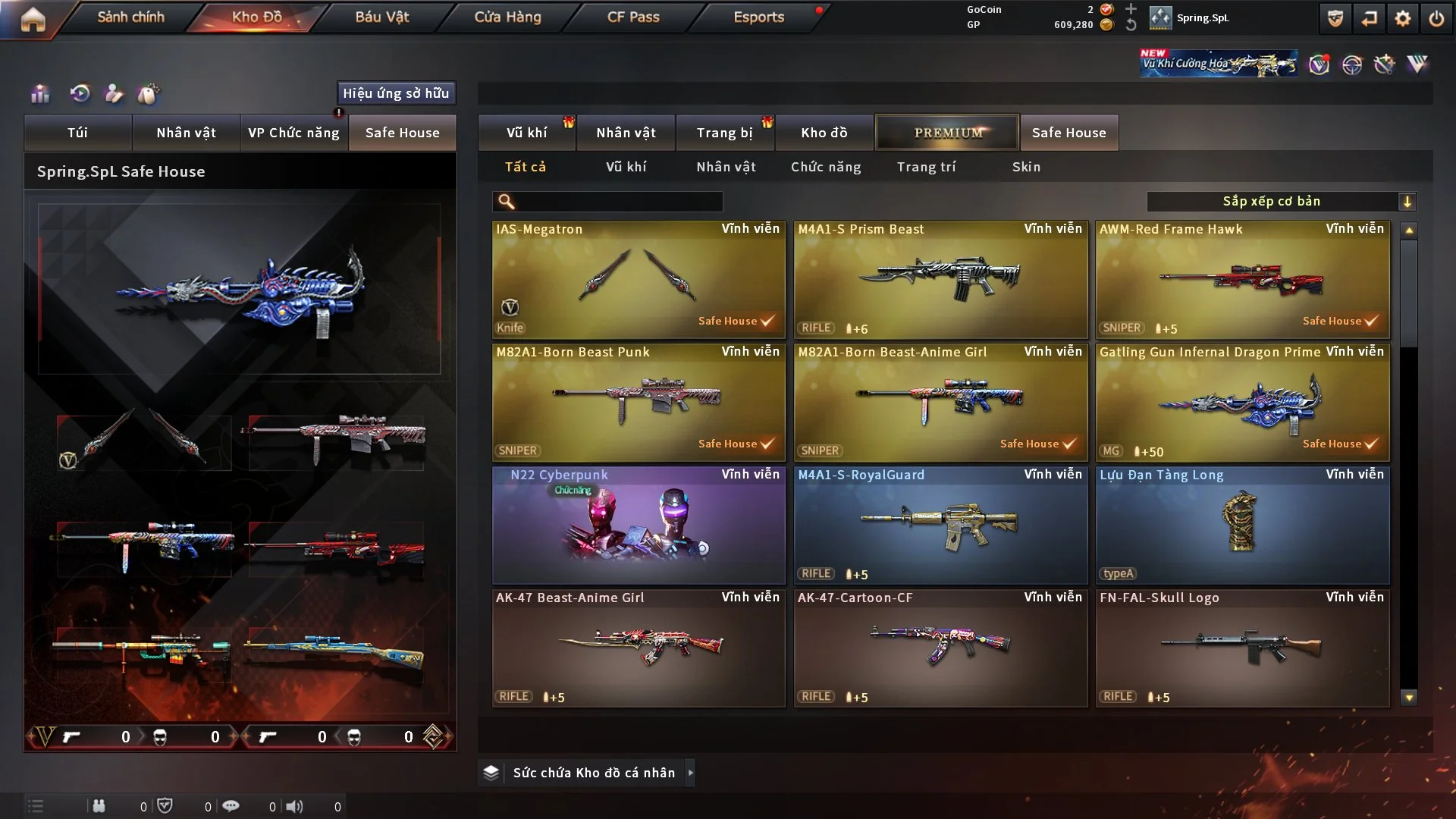Open the CF Pass page
1456x819 pixels.
(x=633, y=17)
